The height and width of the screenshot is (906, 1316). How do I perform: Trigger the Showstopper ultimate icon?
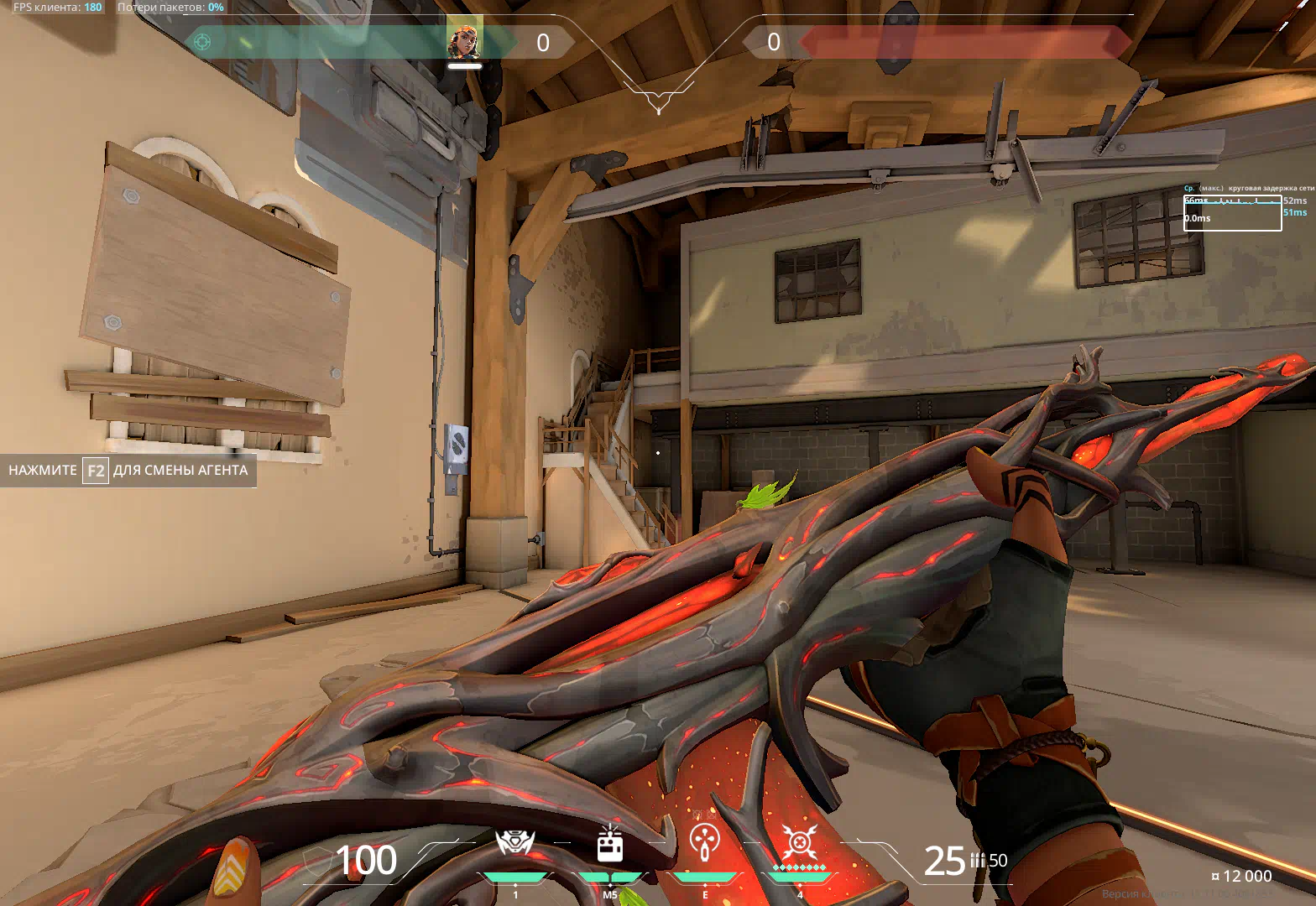click(x=800, y=841)
